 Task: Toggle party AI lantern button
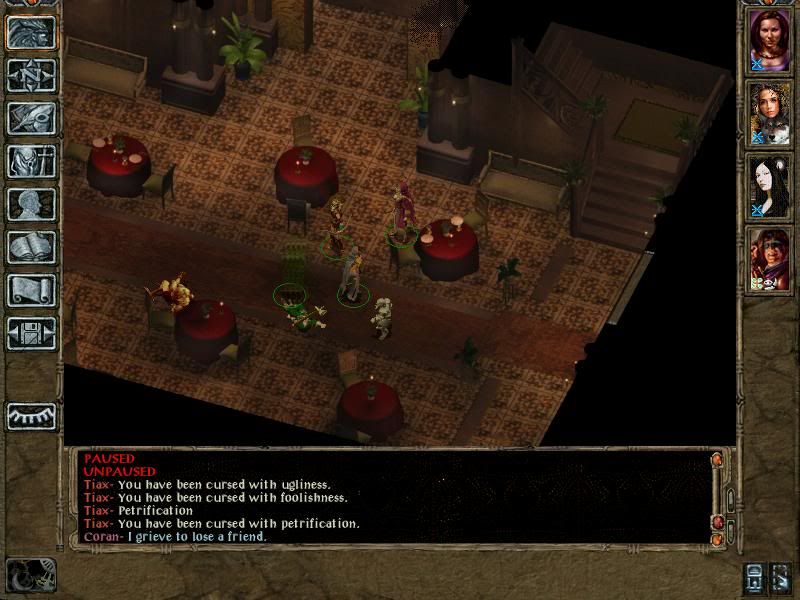tap(757, 577)
